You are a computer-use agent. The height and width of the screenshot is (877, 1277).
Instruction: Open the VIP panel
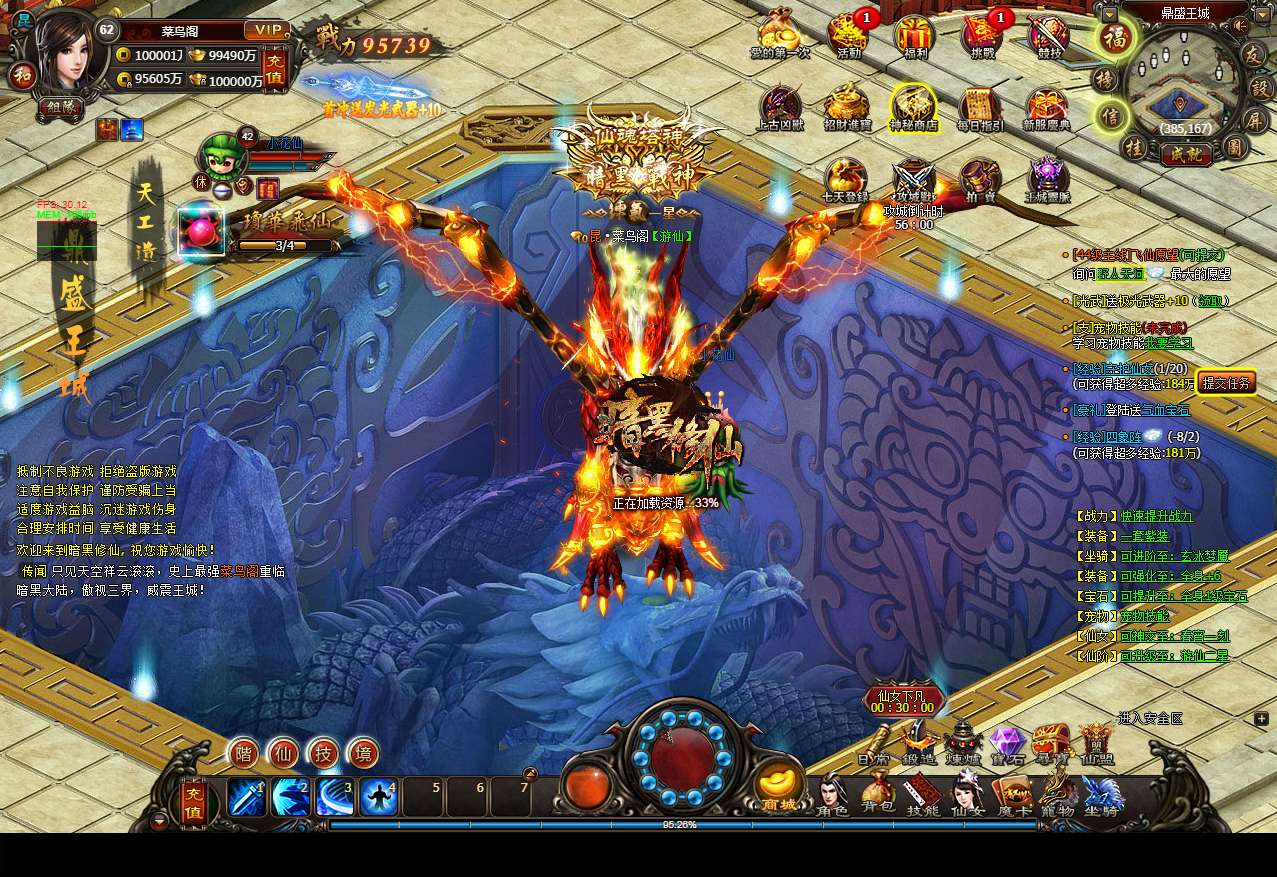(266, 30)
